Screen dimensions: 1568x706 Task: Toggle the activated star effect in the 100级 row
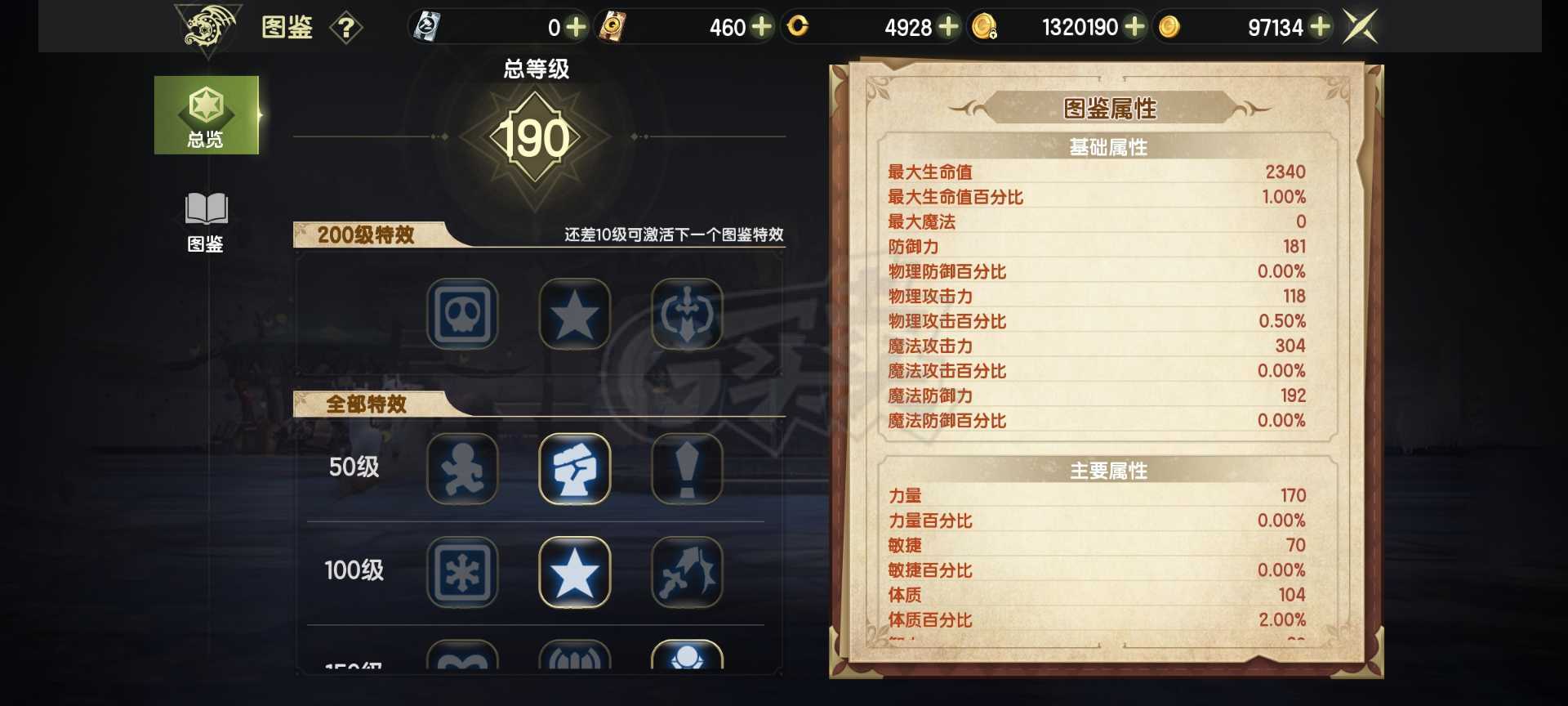click(x=574, y=572)
